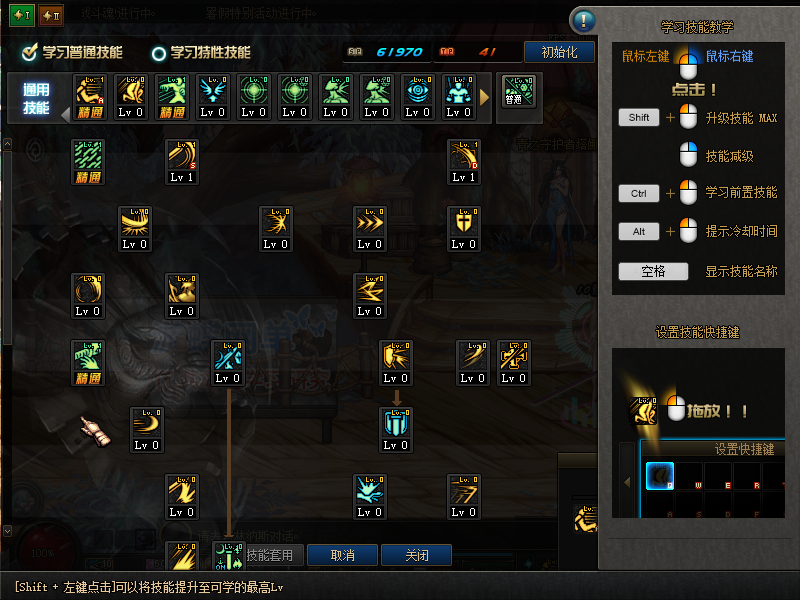Screen dimensions: 800x600
Task: Select the blue eye skill icon
Action: coord(417,91)
